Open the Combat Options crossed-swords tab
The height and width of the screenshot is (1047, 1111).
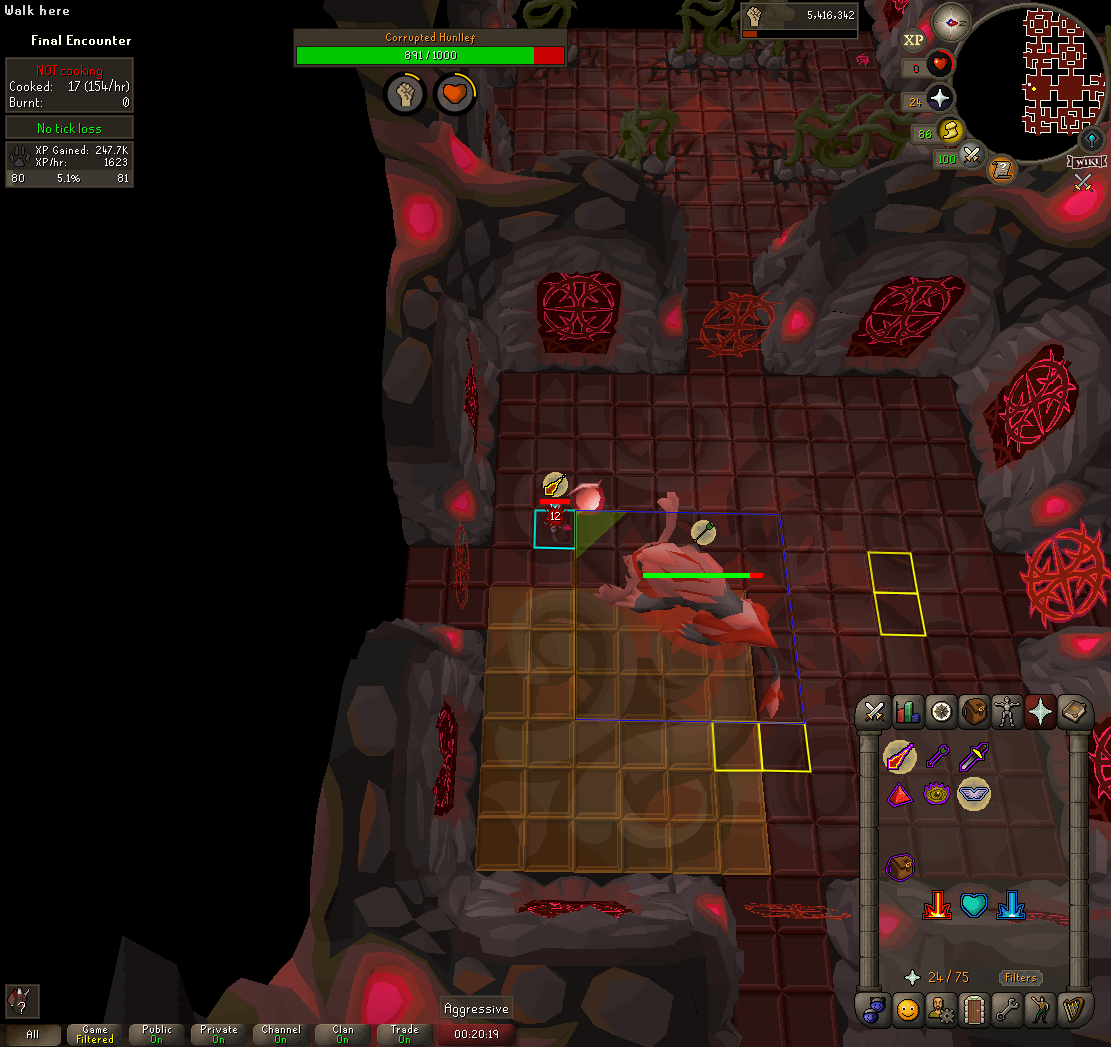(875, 712)
